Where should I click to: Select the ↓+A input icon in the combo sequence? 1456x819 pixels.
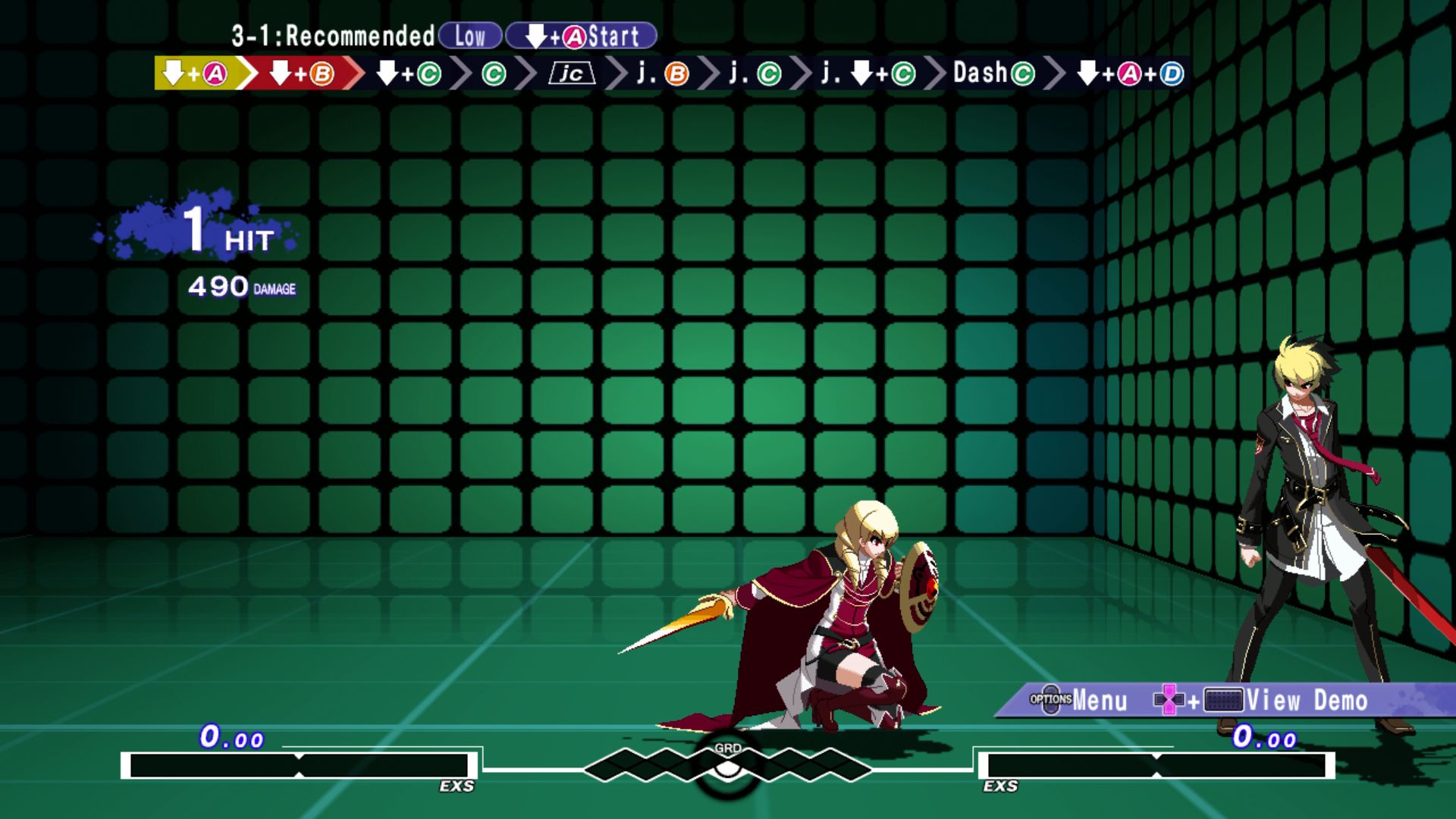193,74
